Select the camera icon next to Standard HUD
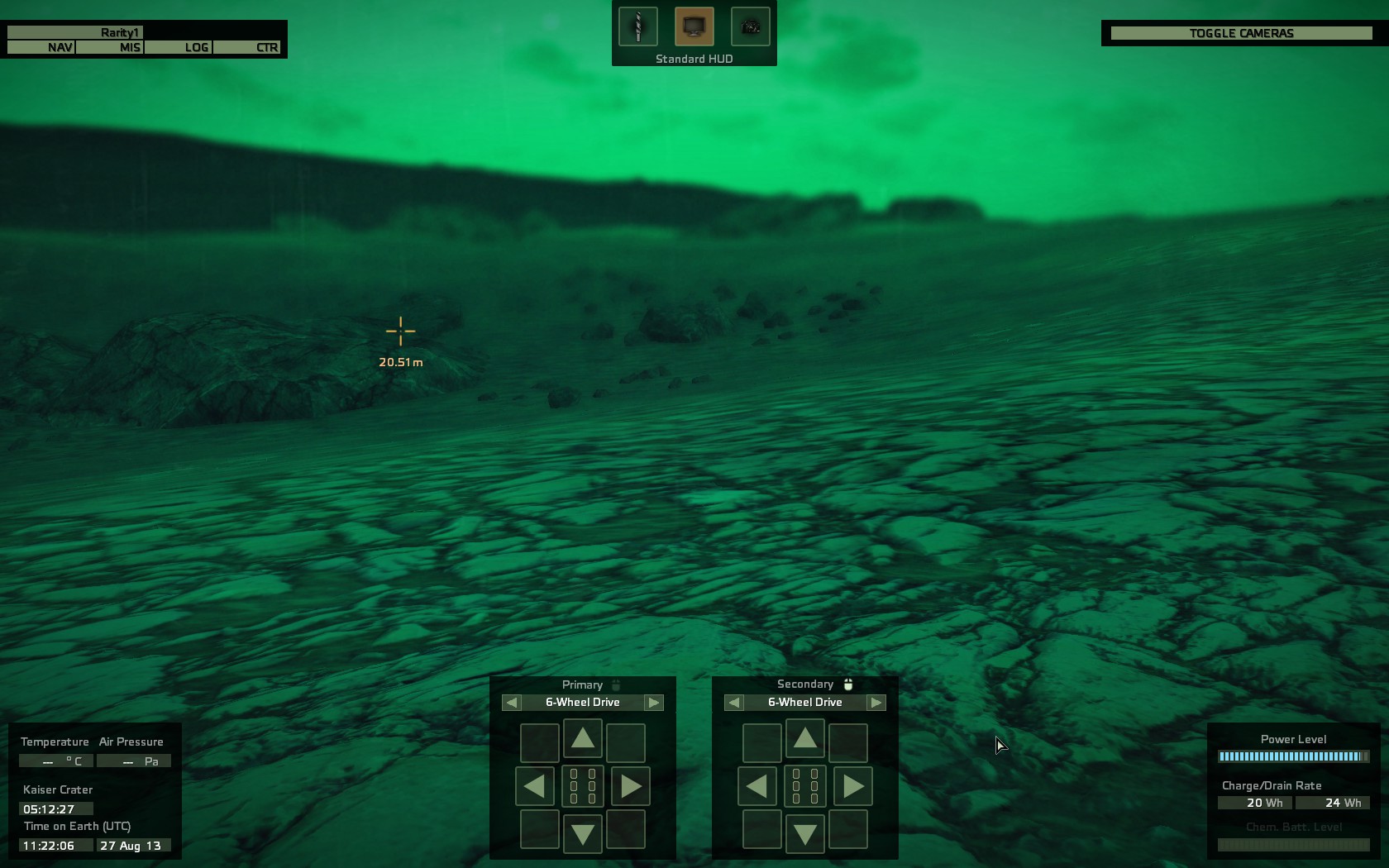The width and height of the screenshot is (1389, 868). click(x=750, y=26)
